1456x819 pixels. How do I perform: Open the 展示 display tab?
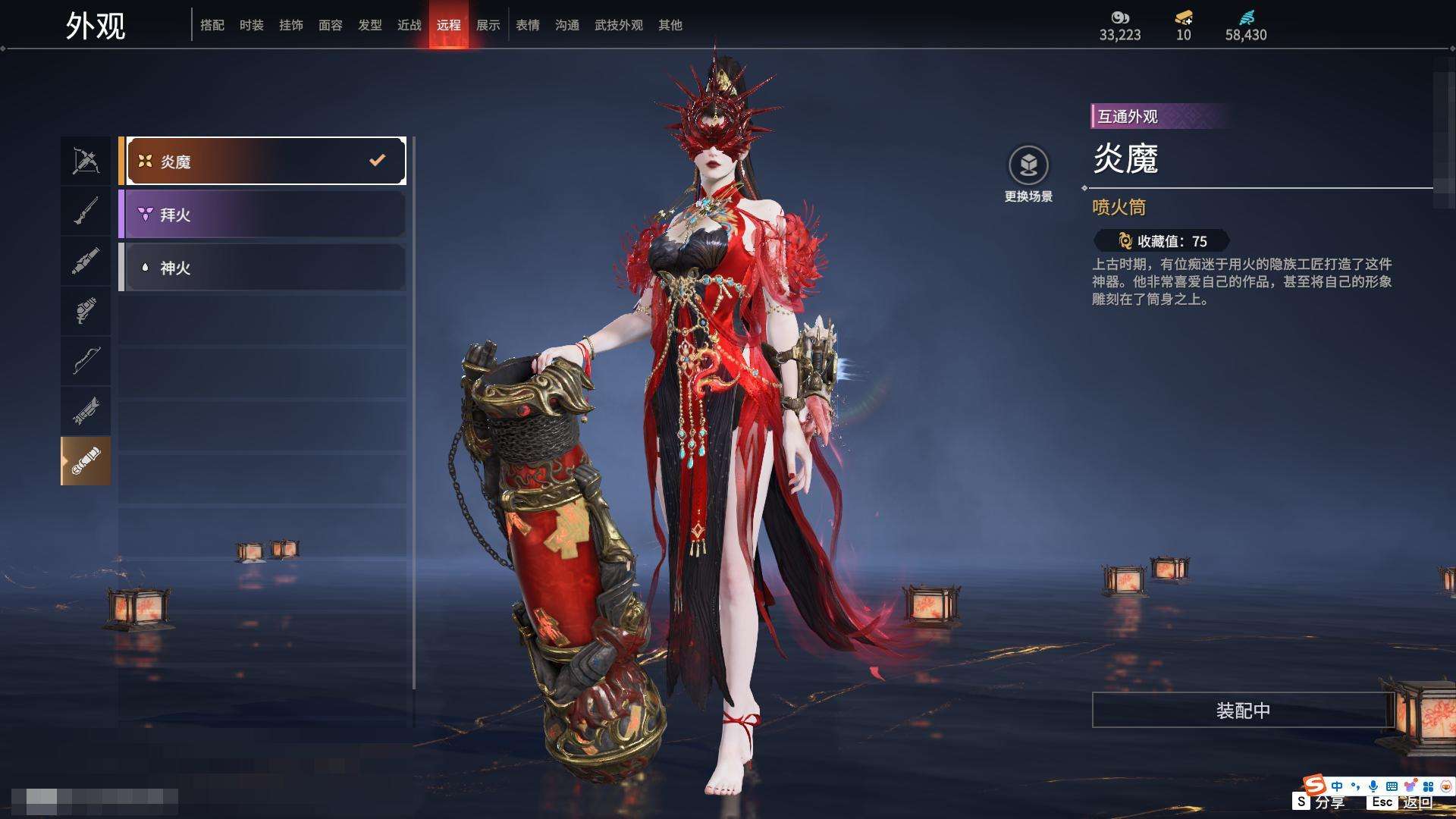(488, 25)
